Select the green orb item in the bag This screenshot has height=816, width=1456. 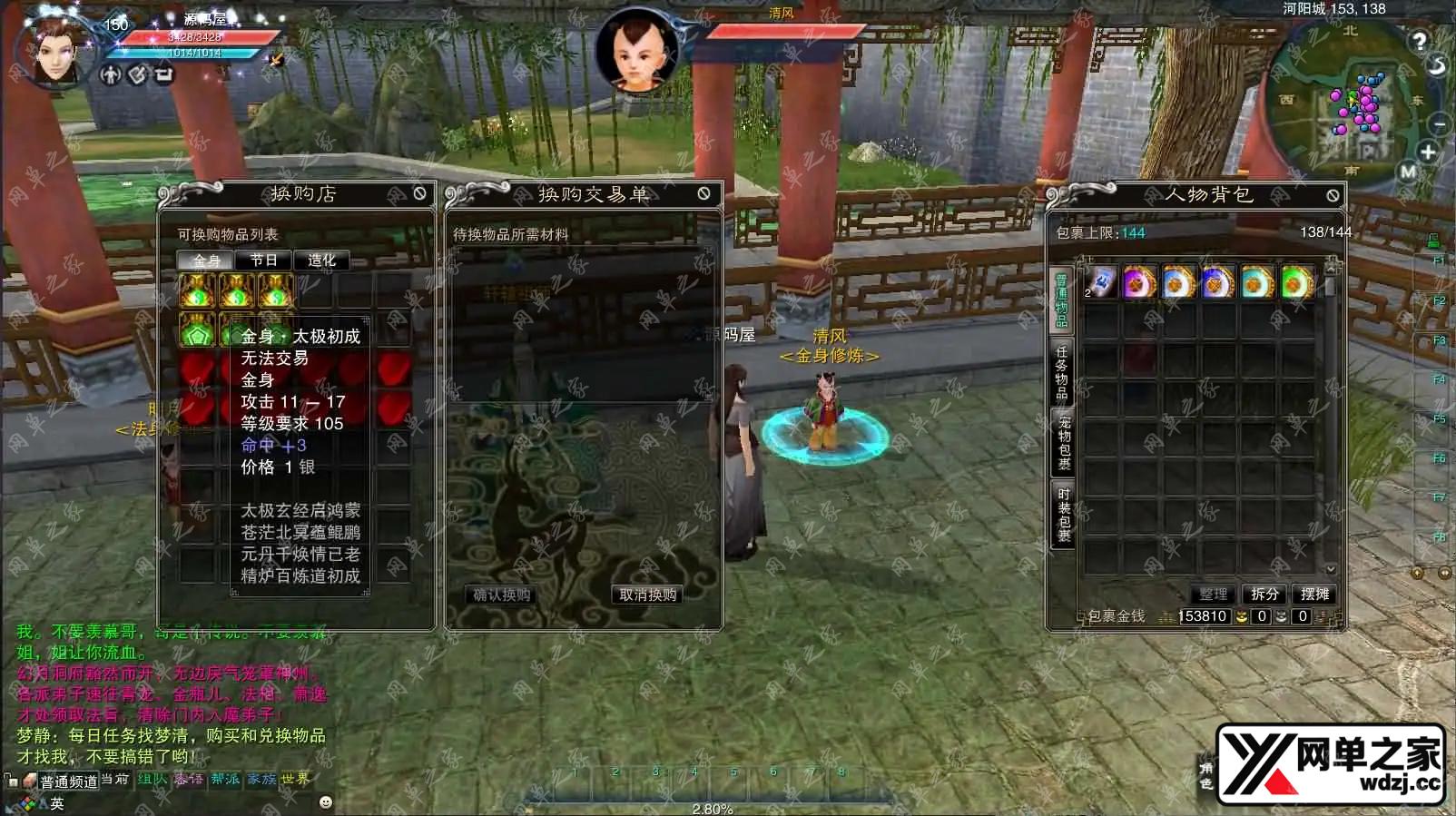[1297, 283]
